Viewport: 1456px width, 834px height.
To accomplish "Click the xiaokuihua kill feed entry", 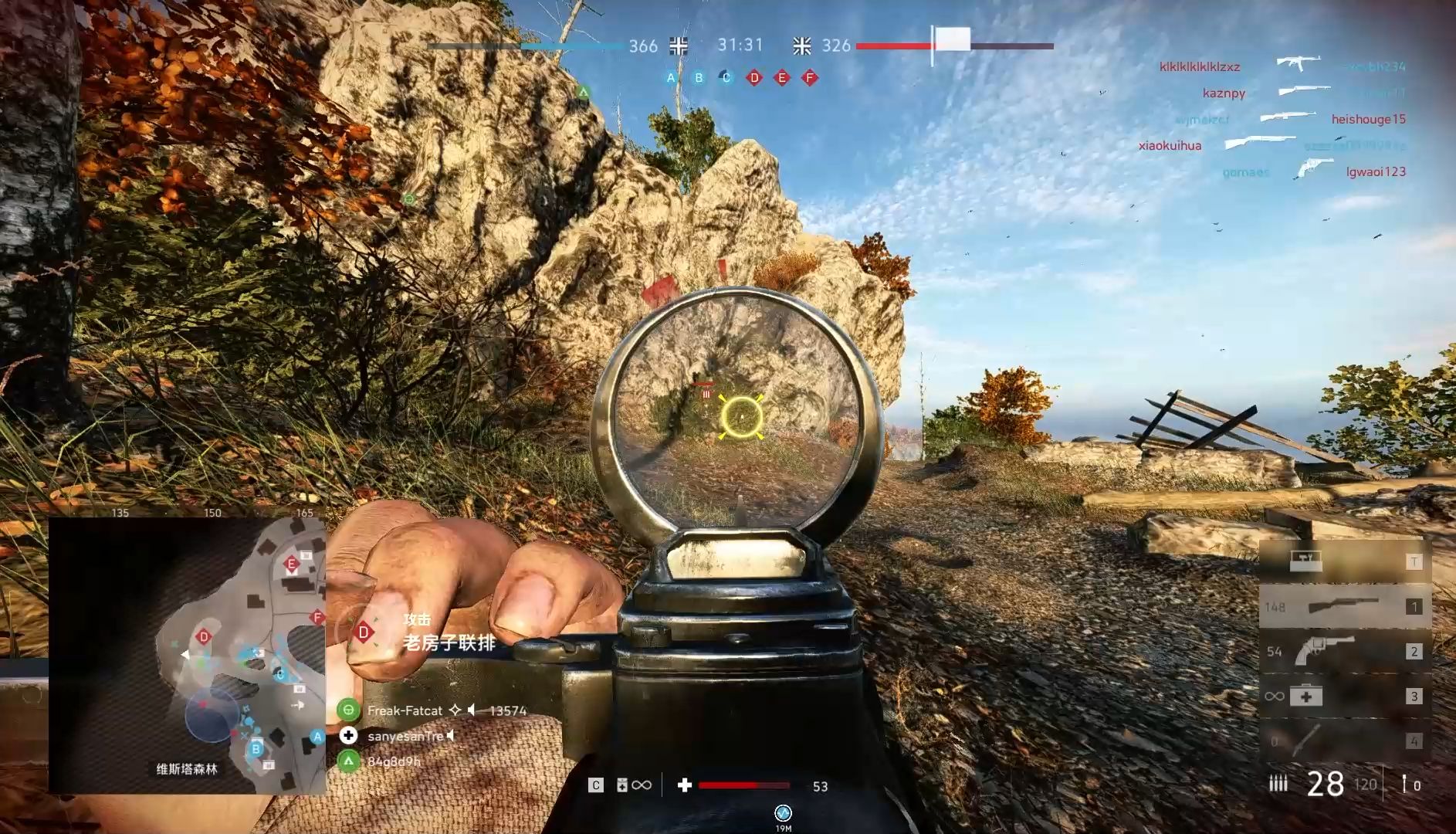I will pyautogui.click(x=1170, y=145).
